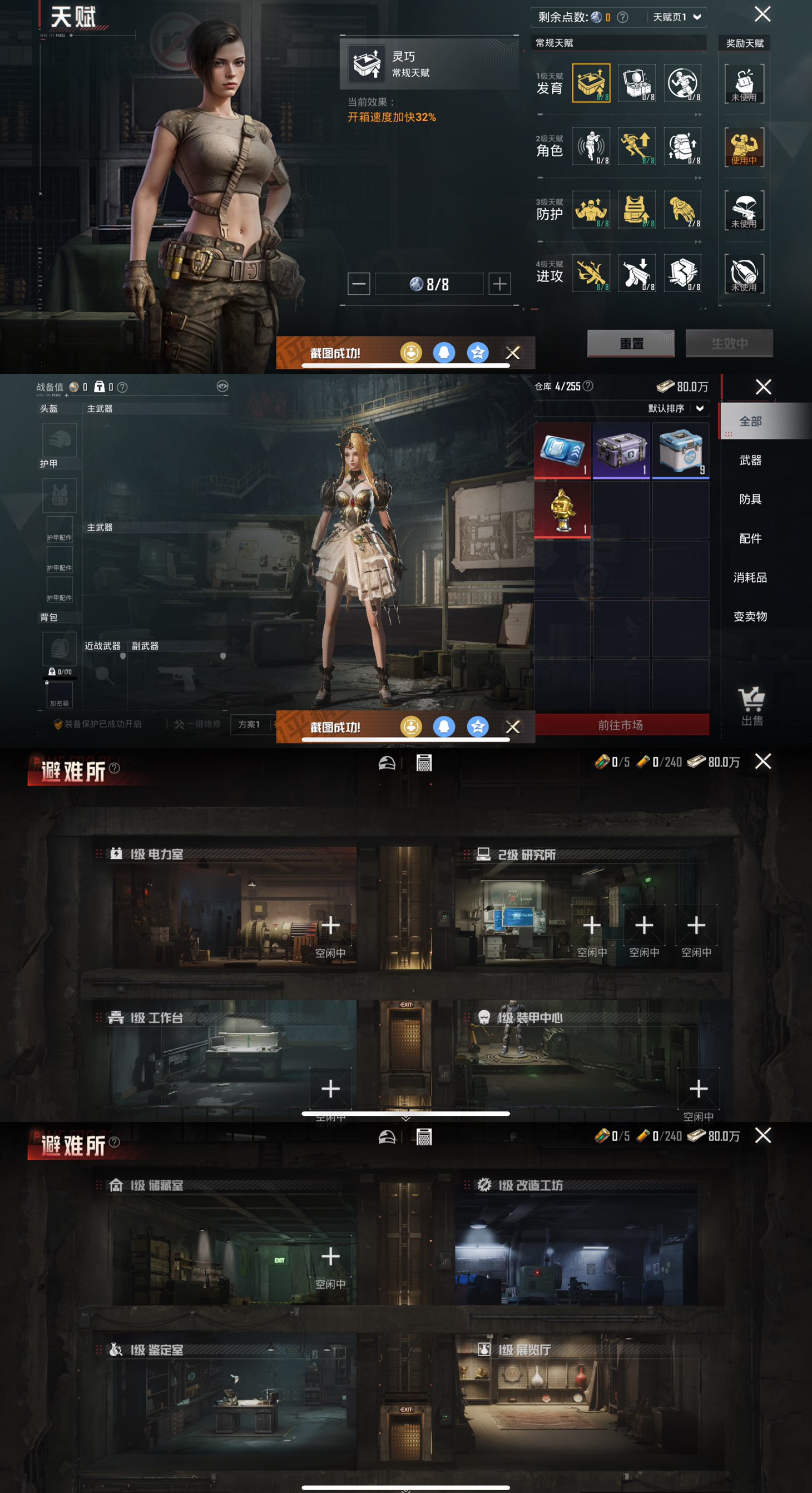Open the vest talent in the 防护 row
Image resolution: width=812 pixels, height=1493 pixels.
(x=636, y=211)
